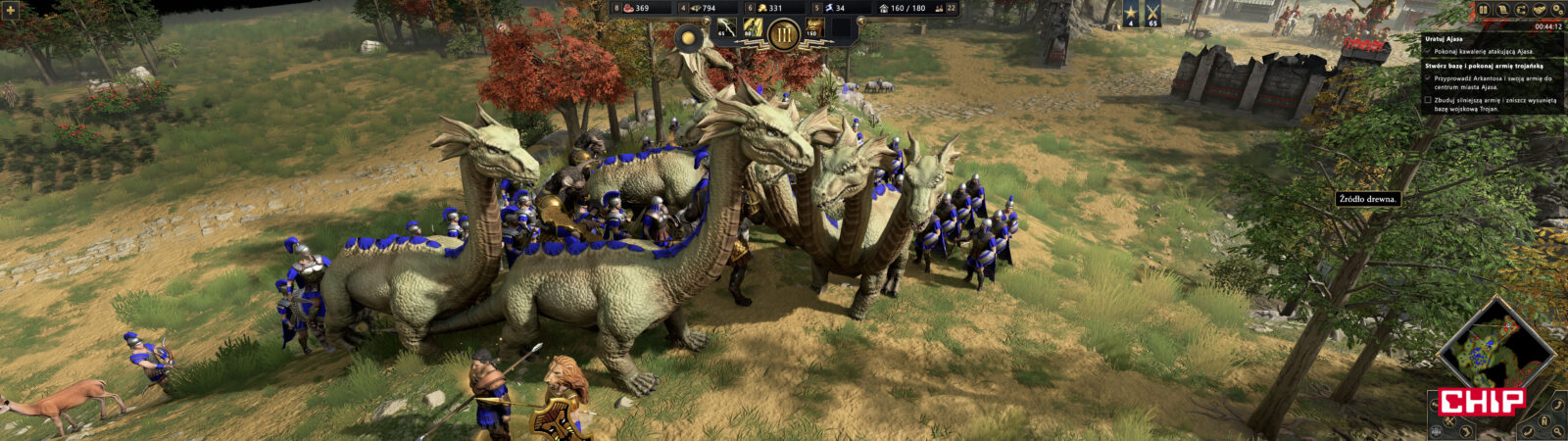Activate the second god power costing 80
Screen dimensions: 1568x441
point(754,28)
